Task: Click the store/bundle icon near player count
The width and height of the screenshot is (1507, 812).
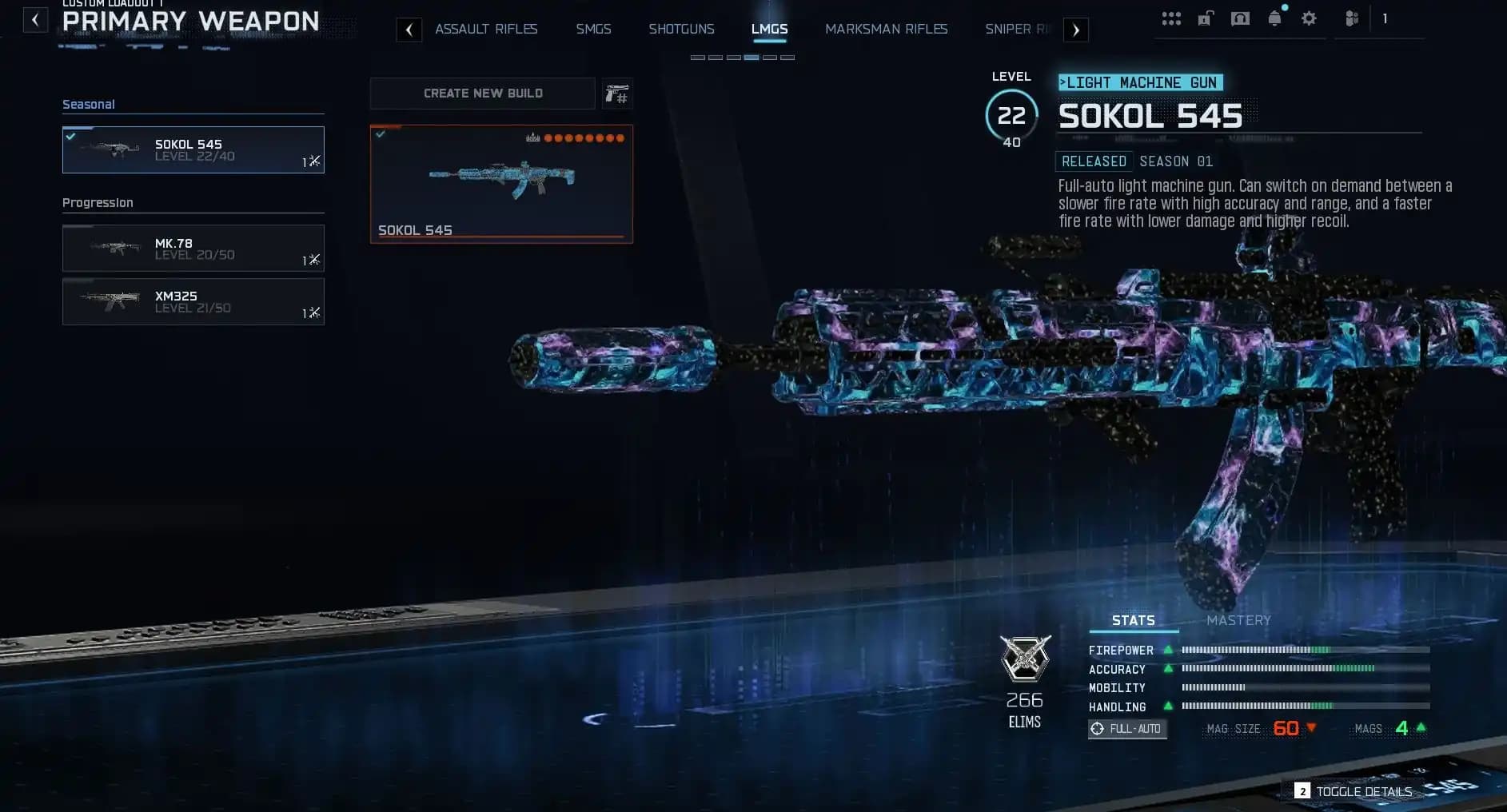Action: pos(1351,18)
